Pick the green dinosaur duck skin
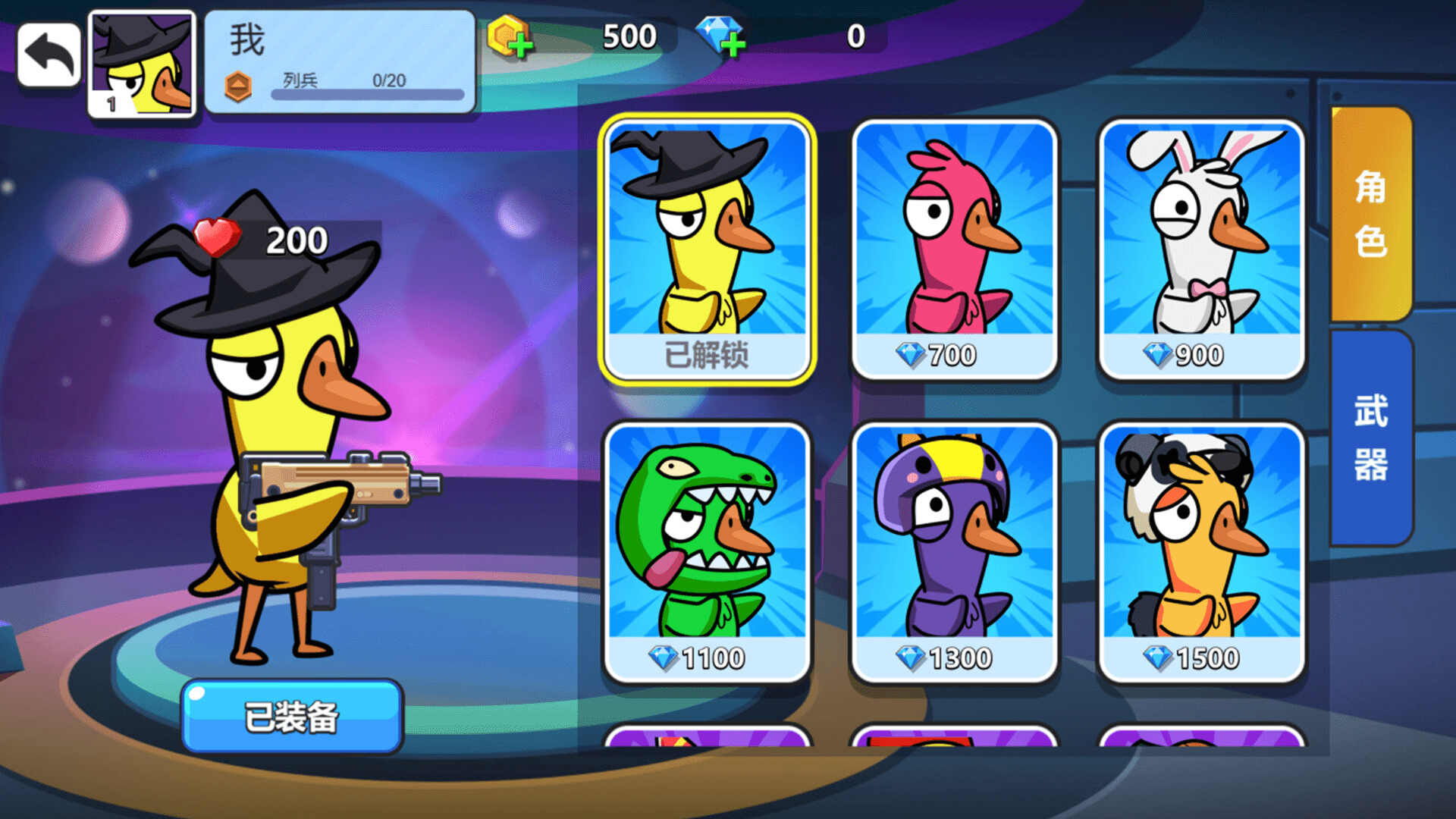Screen dimensions: 1456x819 pos(707,552)
